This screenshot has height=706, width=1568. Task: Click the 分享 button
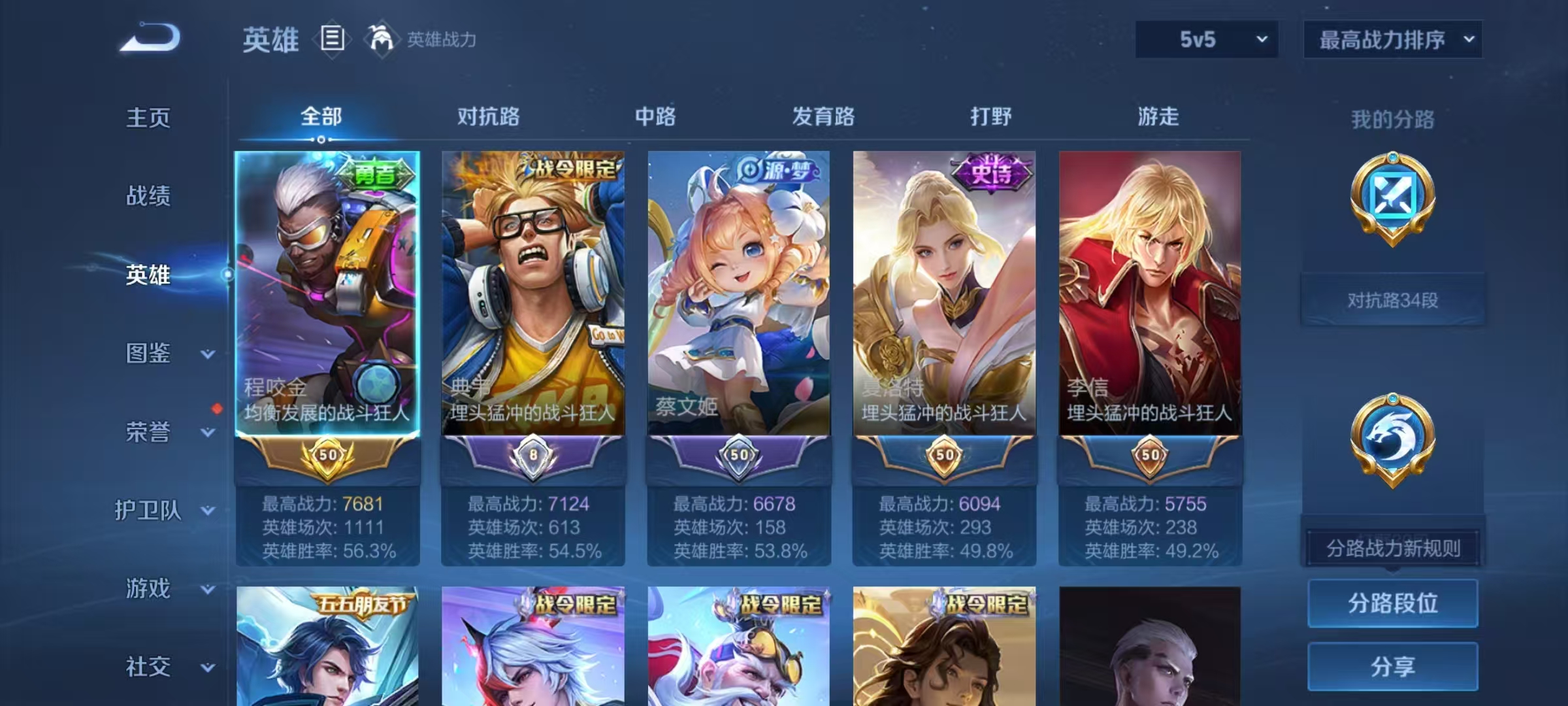[1392, 667]
